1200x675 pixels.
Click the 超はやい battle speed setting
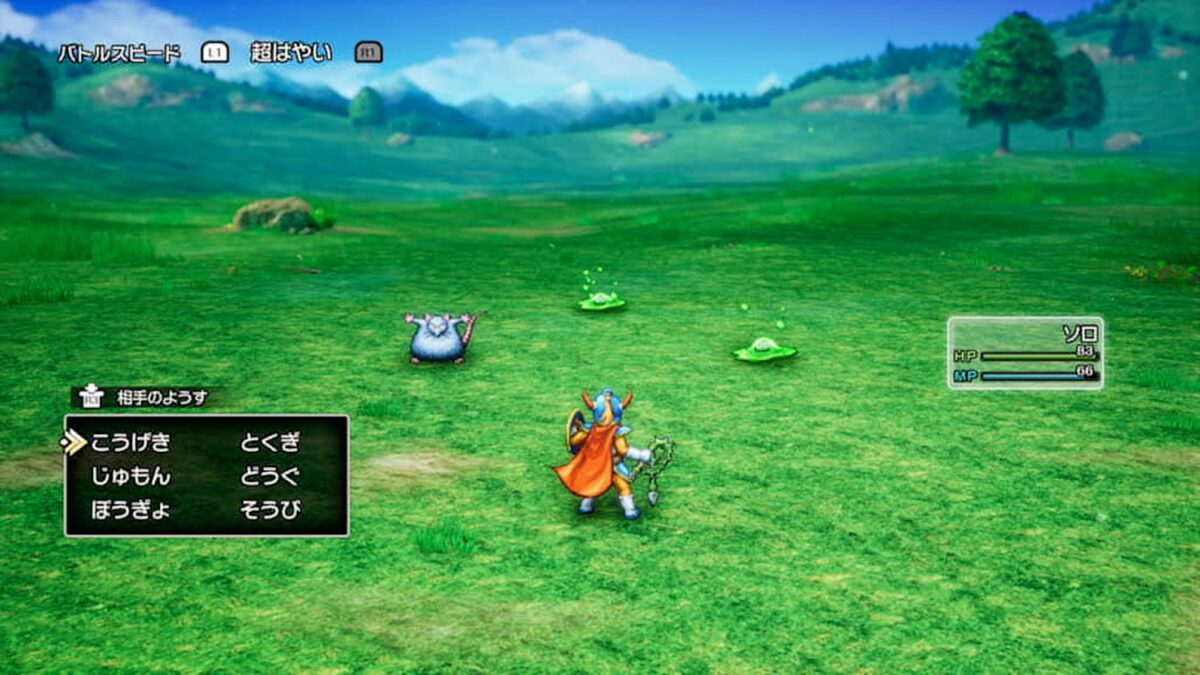(291, 53)
